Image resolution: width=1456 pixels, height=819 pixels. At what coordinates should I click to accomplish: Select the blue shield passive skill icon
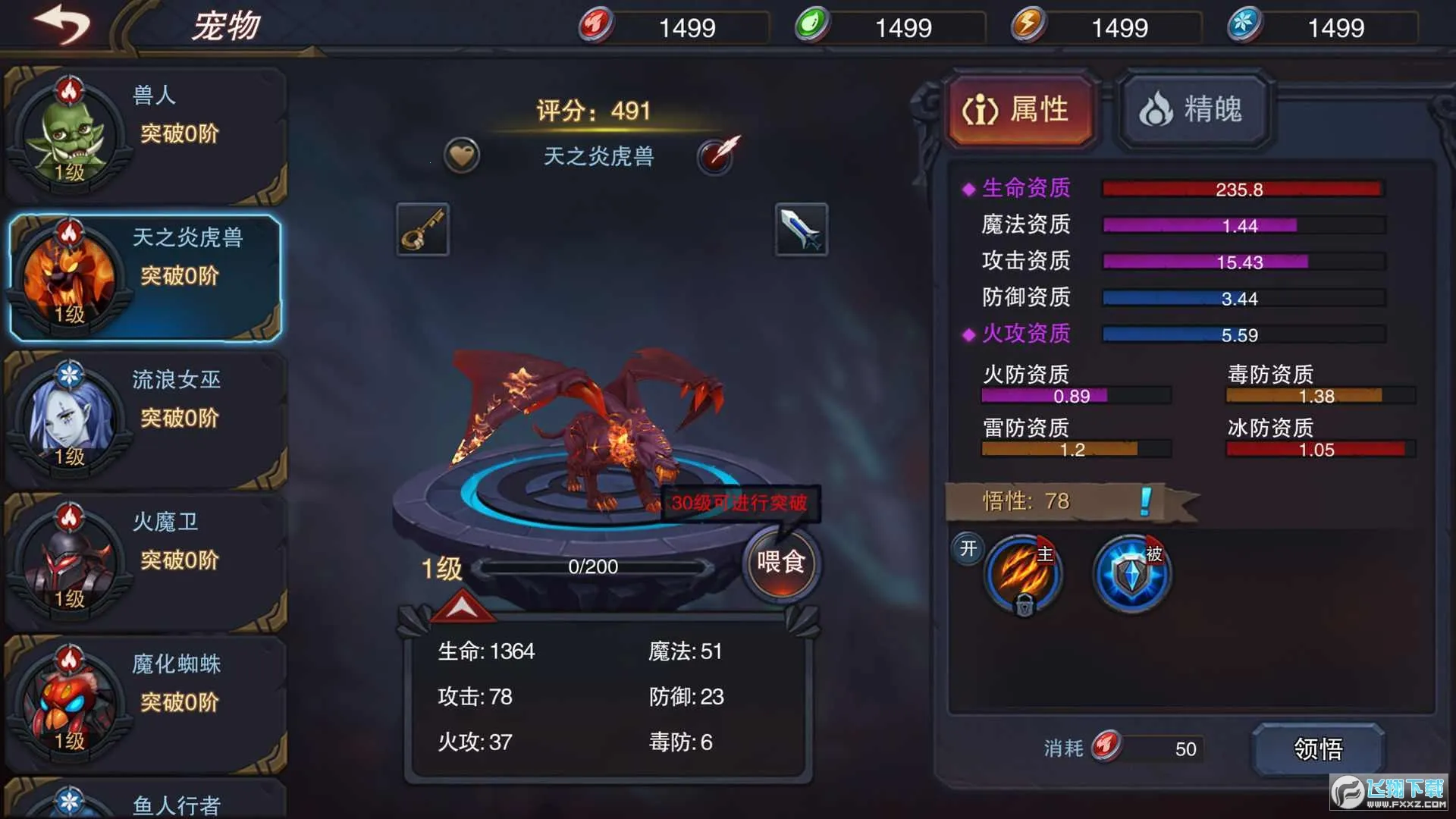1129,574
